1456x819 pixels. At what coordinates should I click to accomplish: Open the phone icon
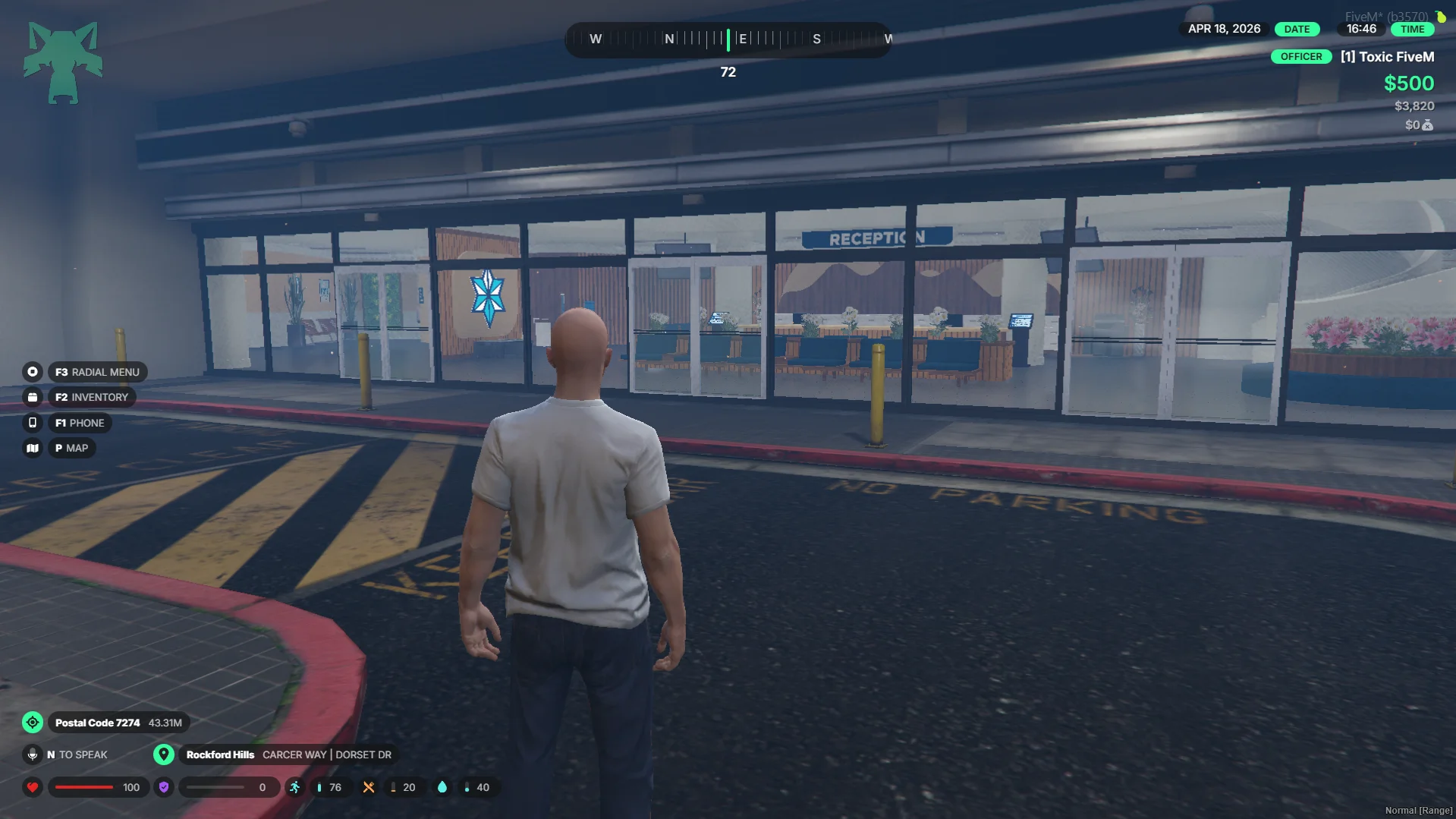coord(33,423)
